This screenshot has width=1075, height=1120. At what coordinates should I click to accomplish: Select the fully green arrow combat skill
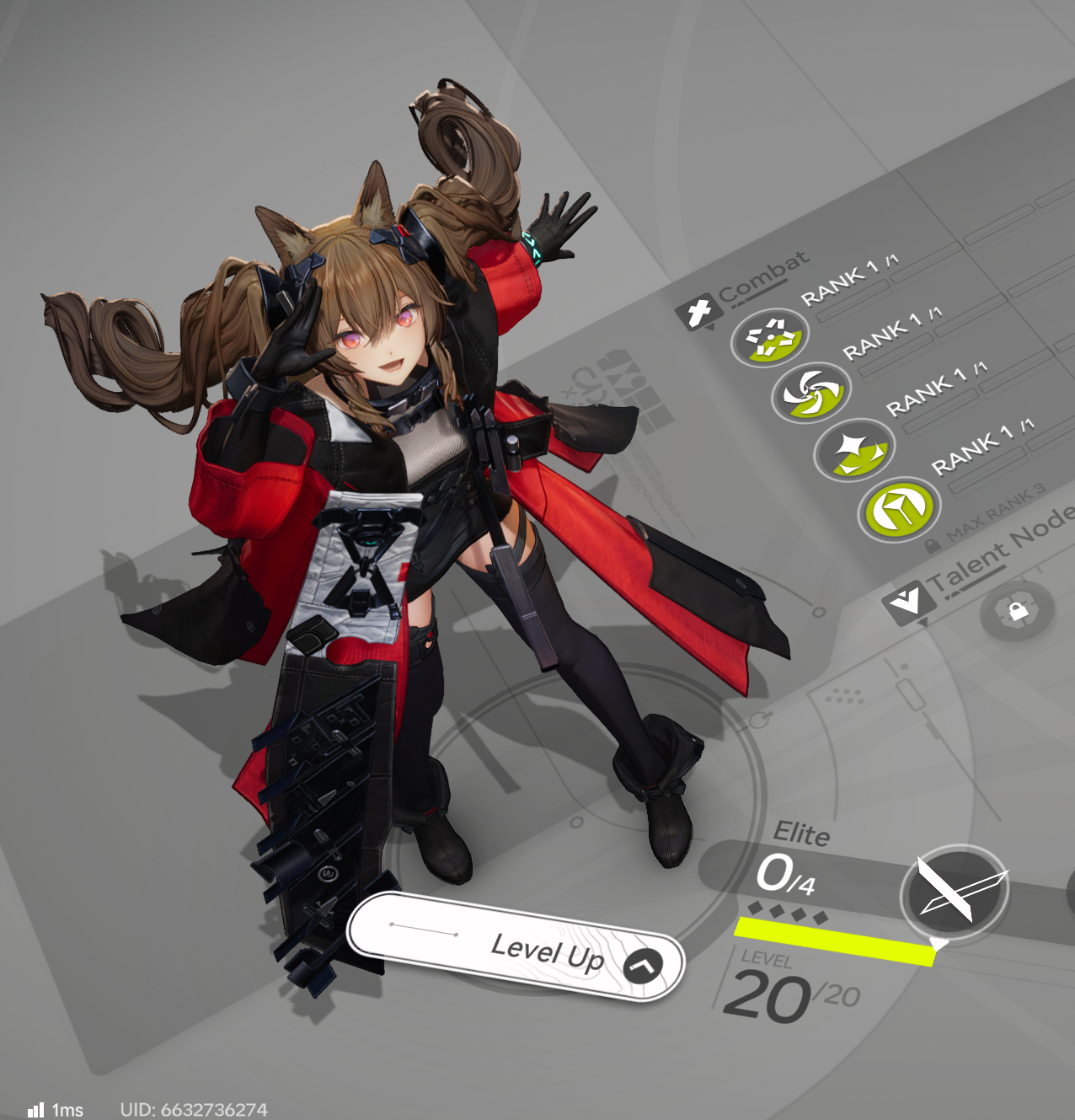[x=897, y=508]
